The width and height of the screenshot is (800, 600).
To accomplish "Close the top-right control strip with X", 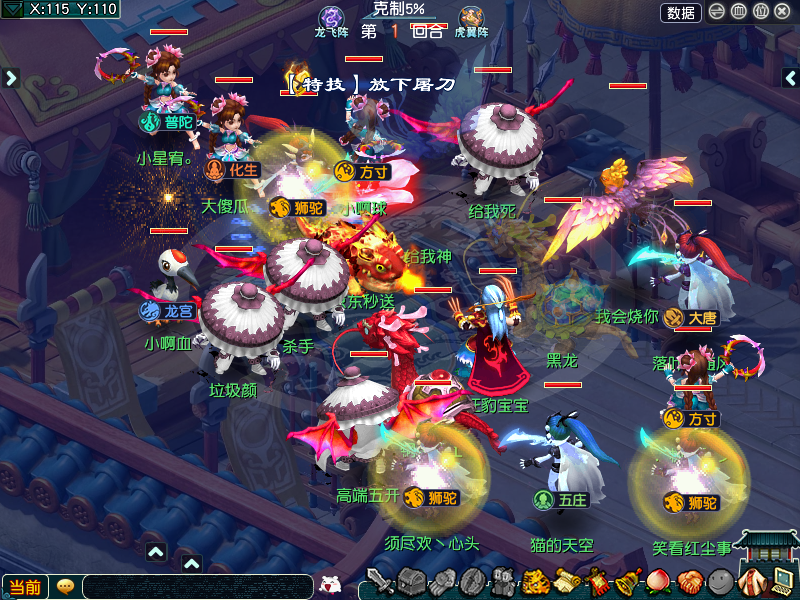I will pos(783,12).
